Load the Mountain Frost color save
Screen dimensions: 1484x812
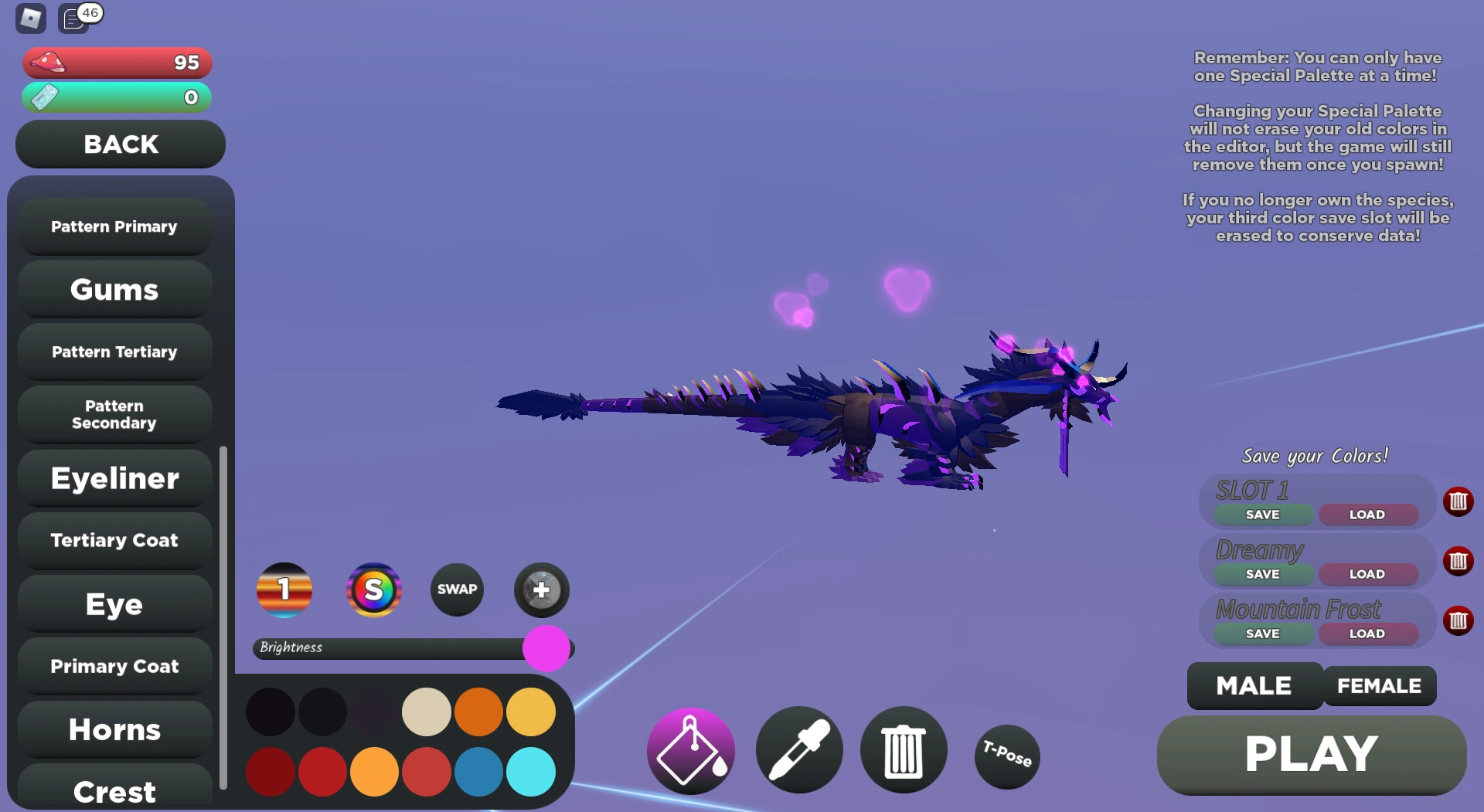pyautogui.click(x=1368, y=633)
